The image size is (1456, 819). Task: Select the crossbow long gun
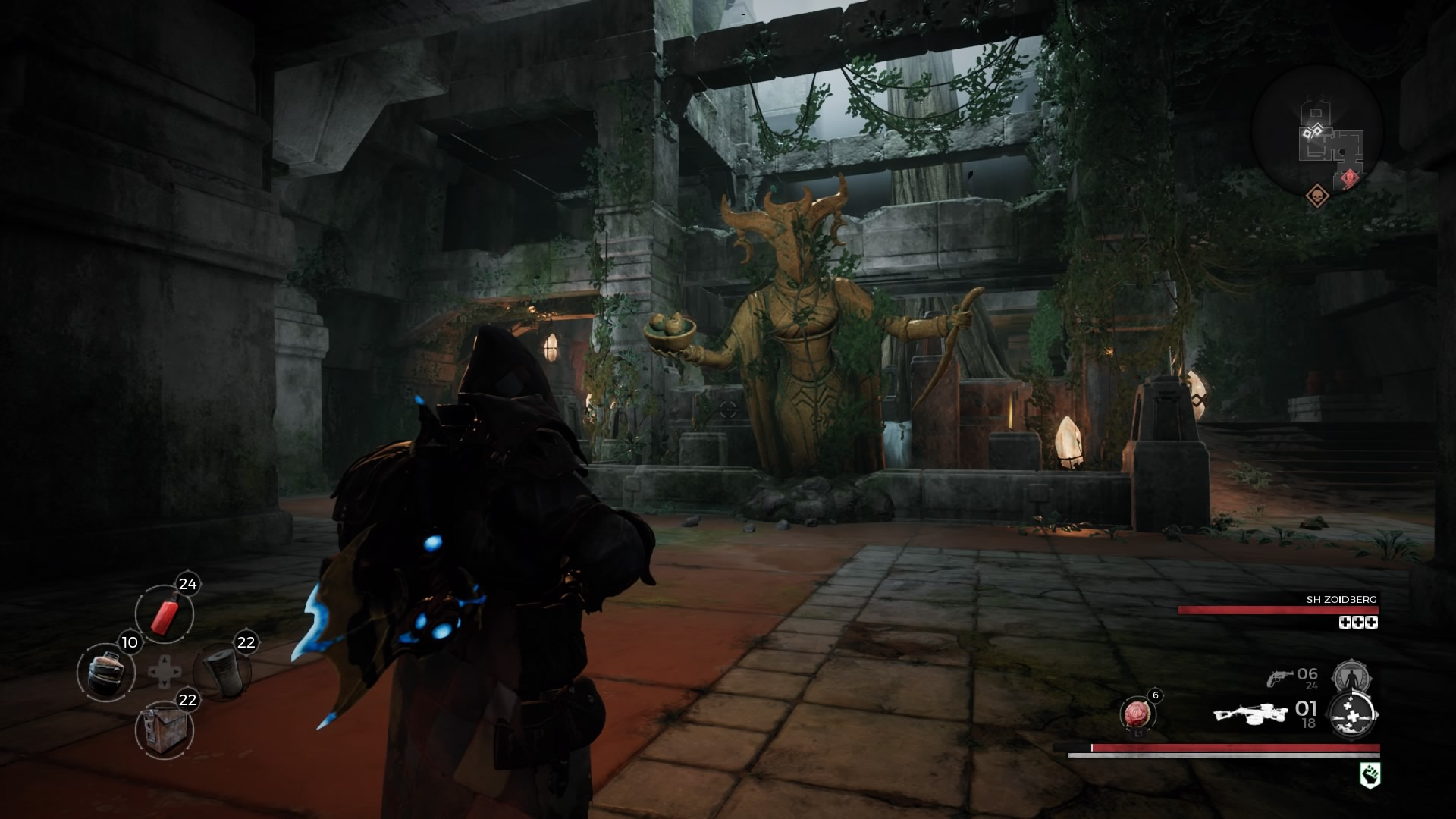tap(1250, 714)
